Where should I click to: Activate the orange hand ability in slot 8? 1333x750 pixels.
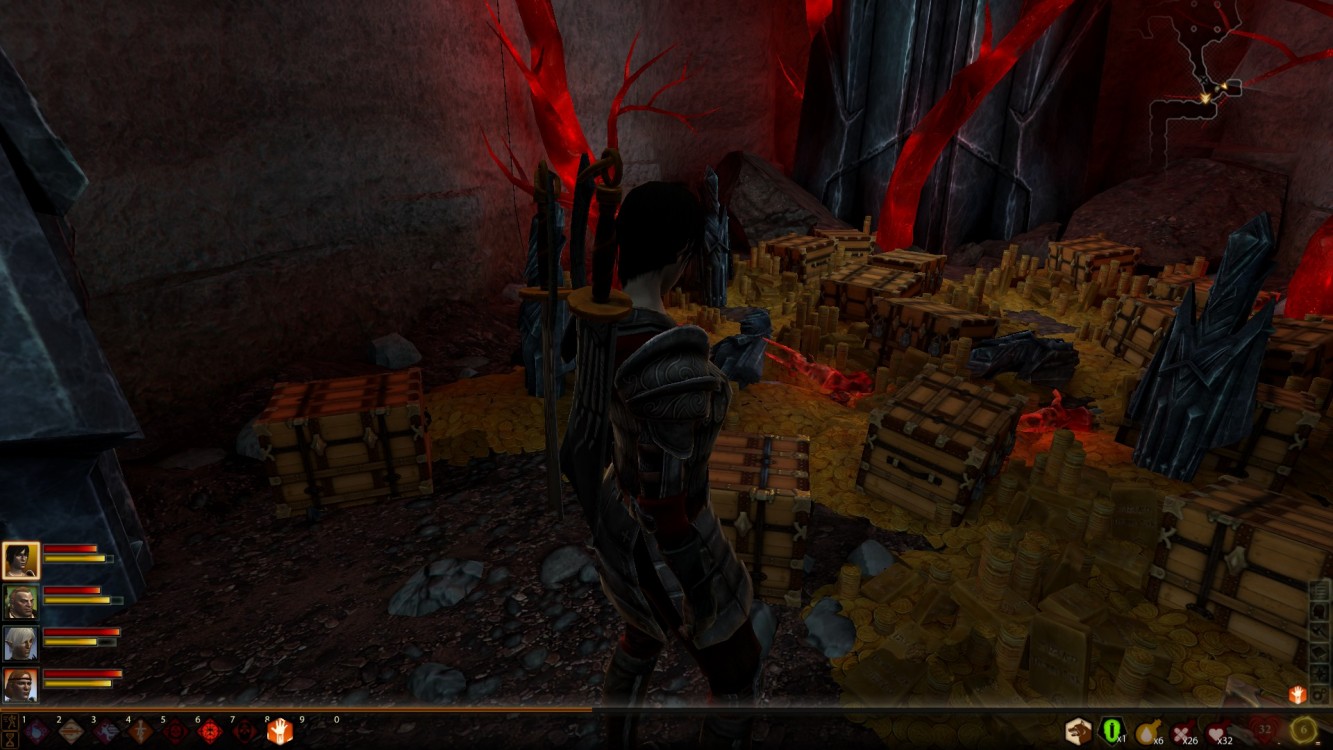pyautogui.click(x=279, y=732)
